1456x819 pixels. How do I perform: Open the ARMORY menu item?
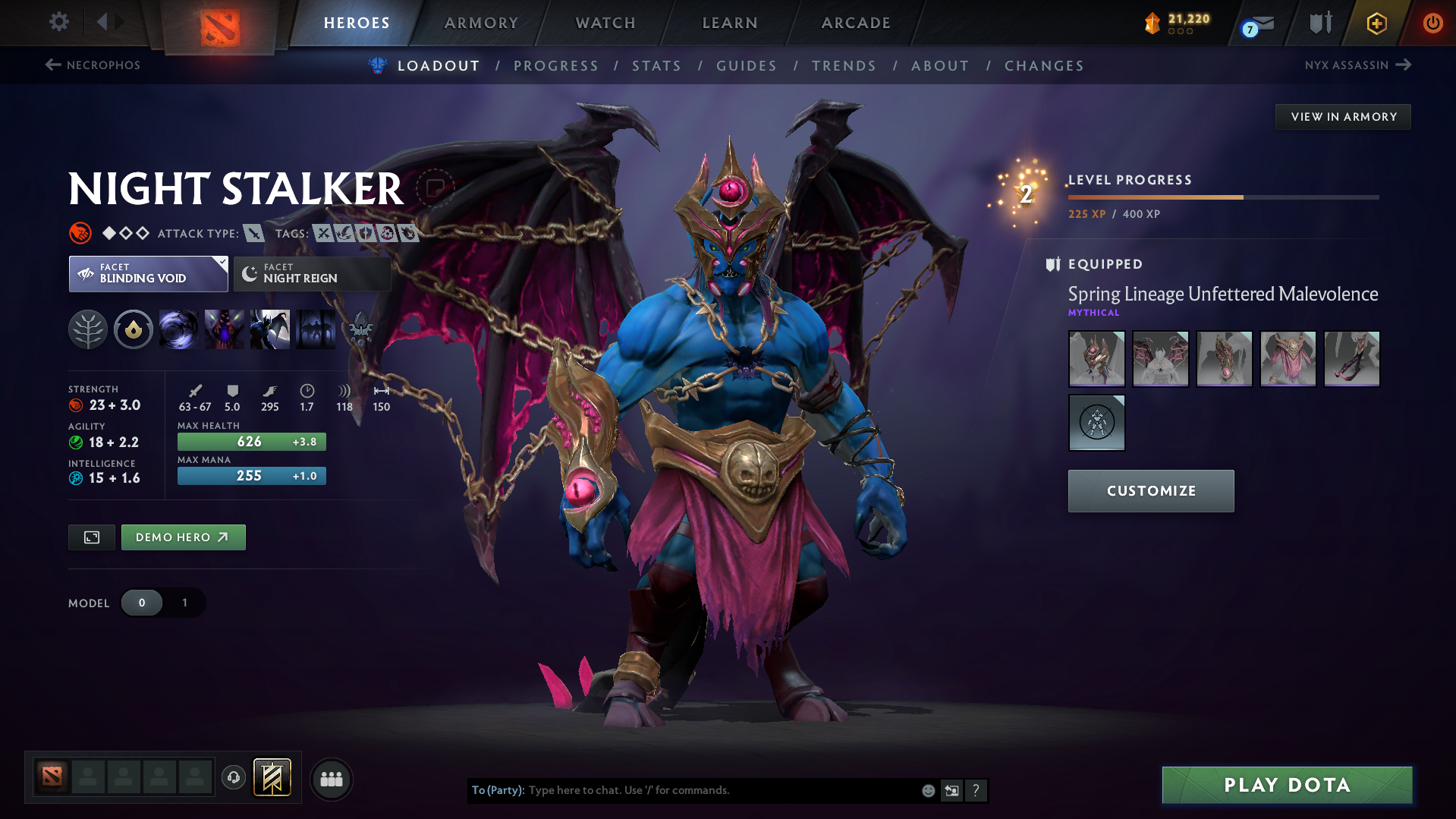tap(481, 23)
